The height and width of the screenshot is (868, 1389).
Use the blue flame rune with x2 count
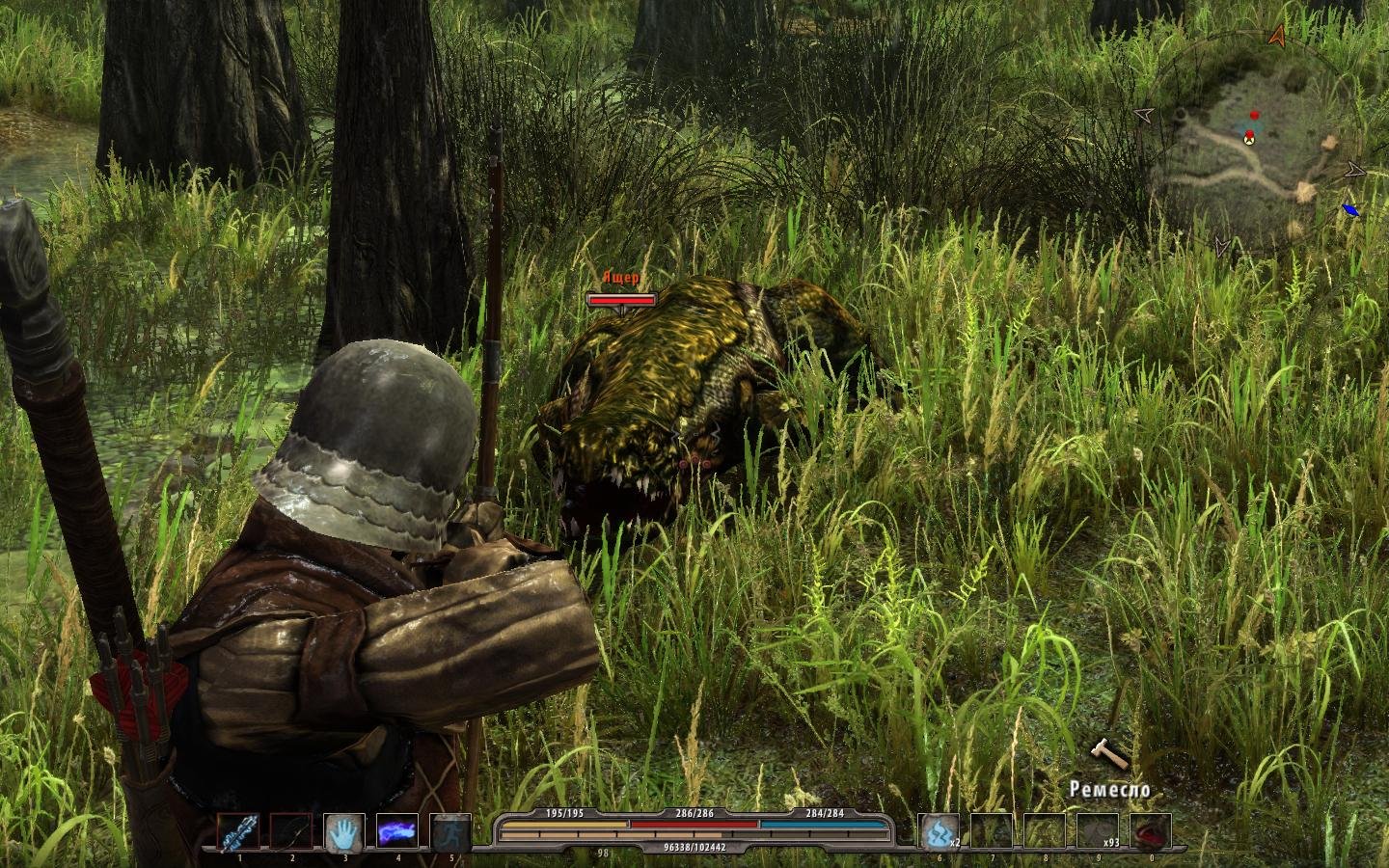coord(938,832)
